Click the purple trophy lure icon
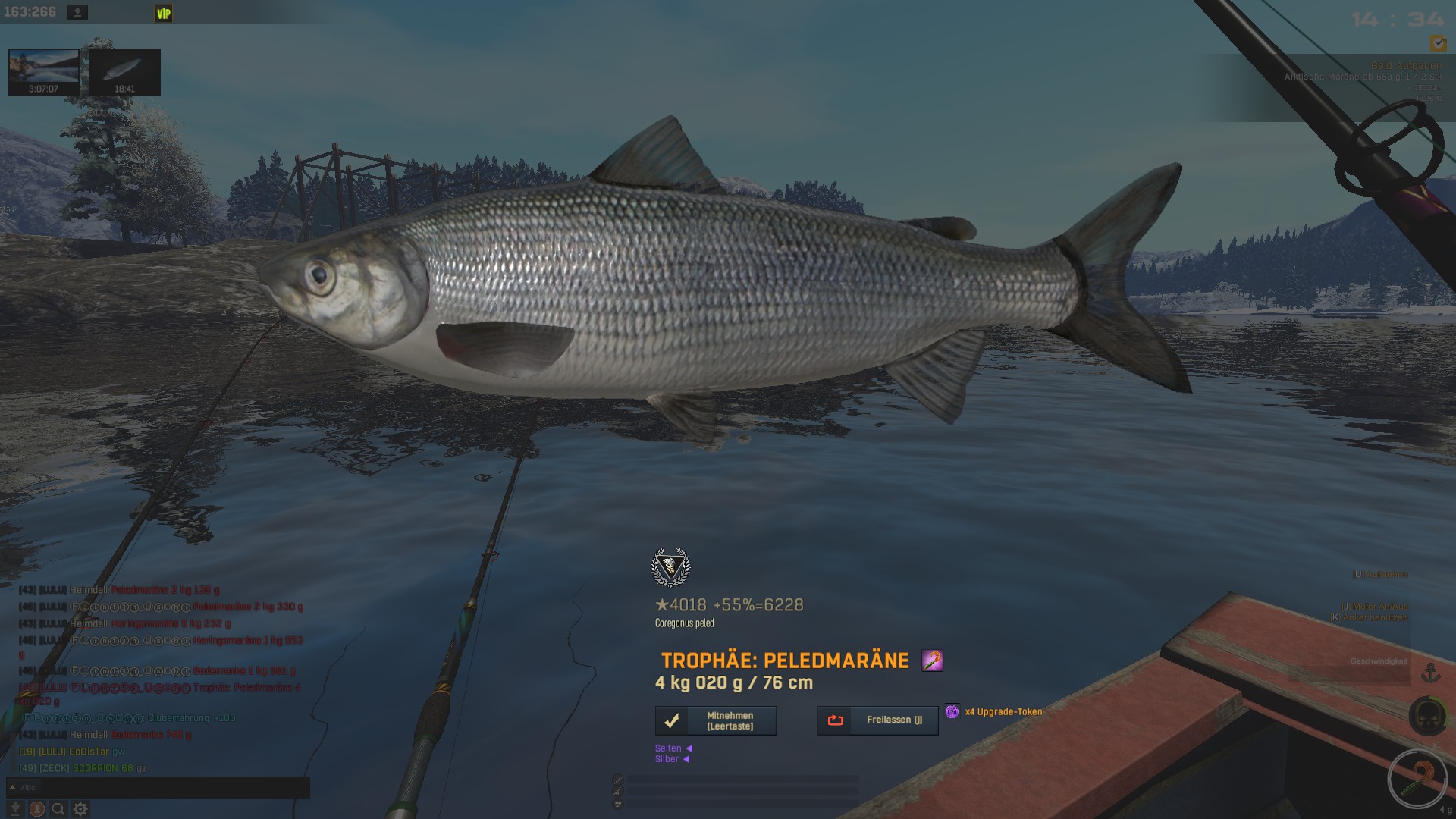Screen dimensions: 1456x819 (932, 661)
